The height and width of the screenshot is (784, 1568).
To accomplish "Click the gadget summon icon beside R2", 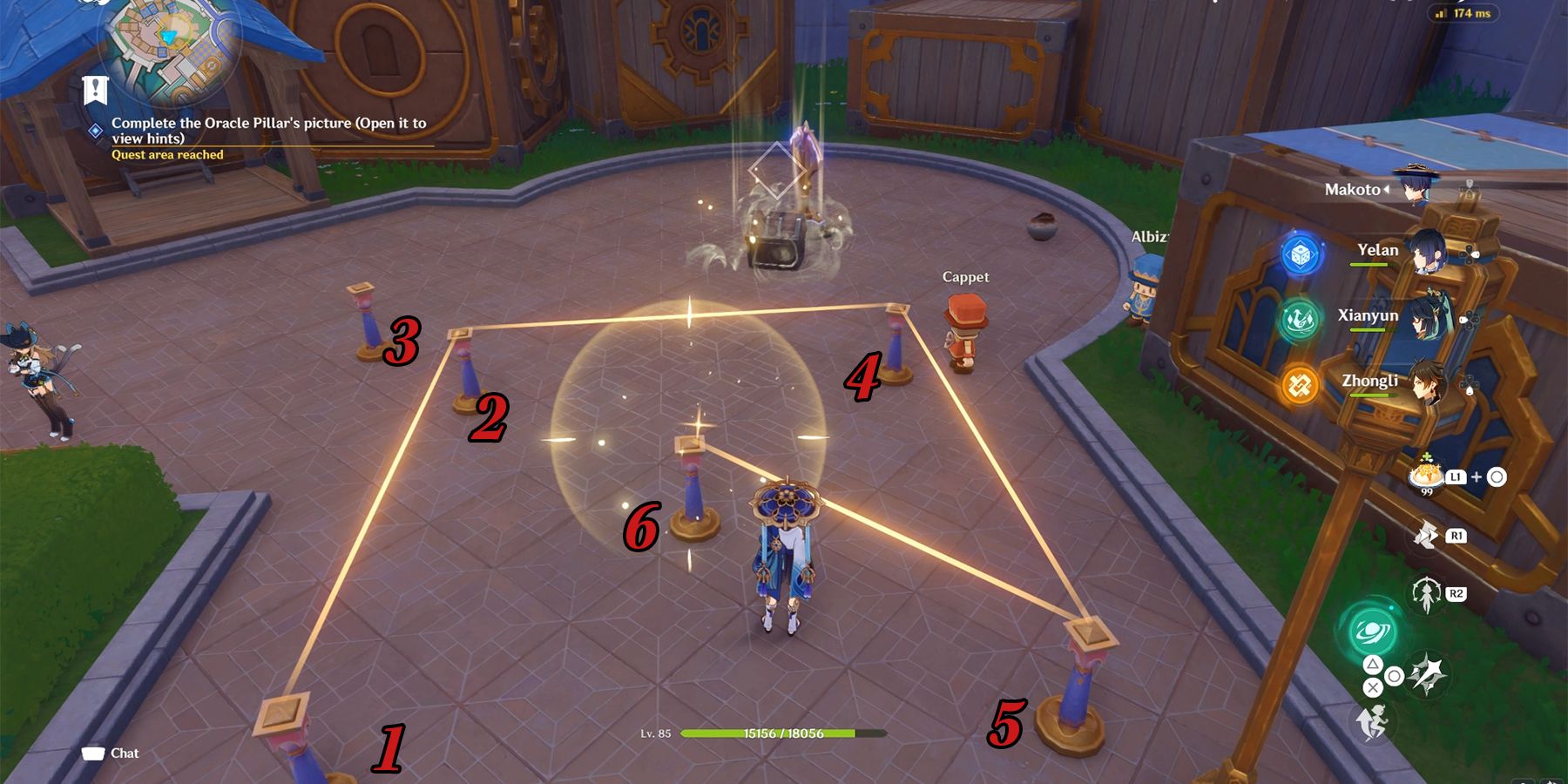I will (x=1426, y=594).
